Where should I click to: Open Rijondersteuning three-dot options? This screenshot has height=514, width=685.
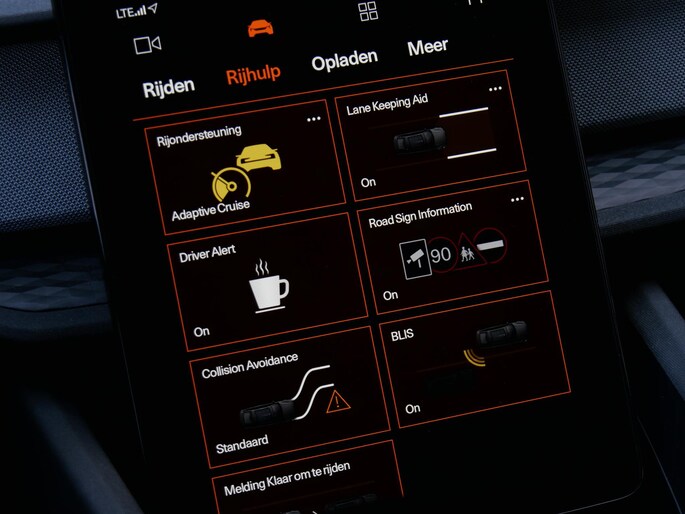click(x=314, y=119)
